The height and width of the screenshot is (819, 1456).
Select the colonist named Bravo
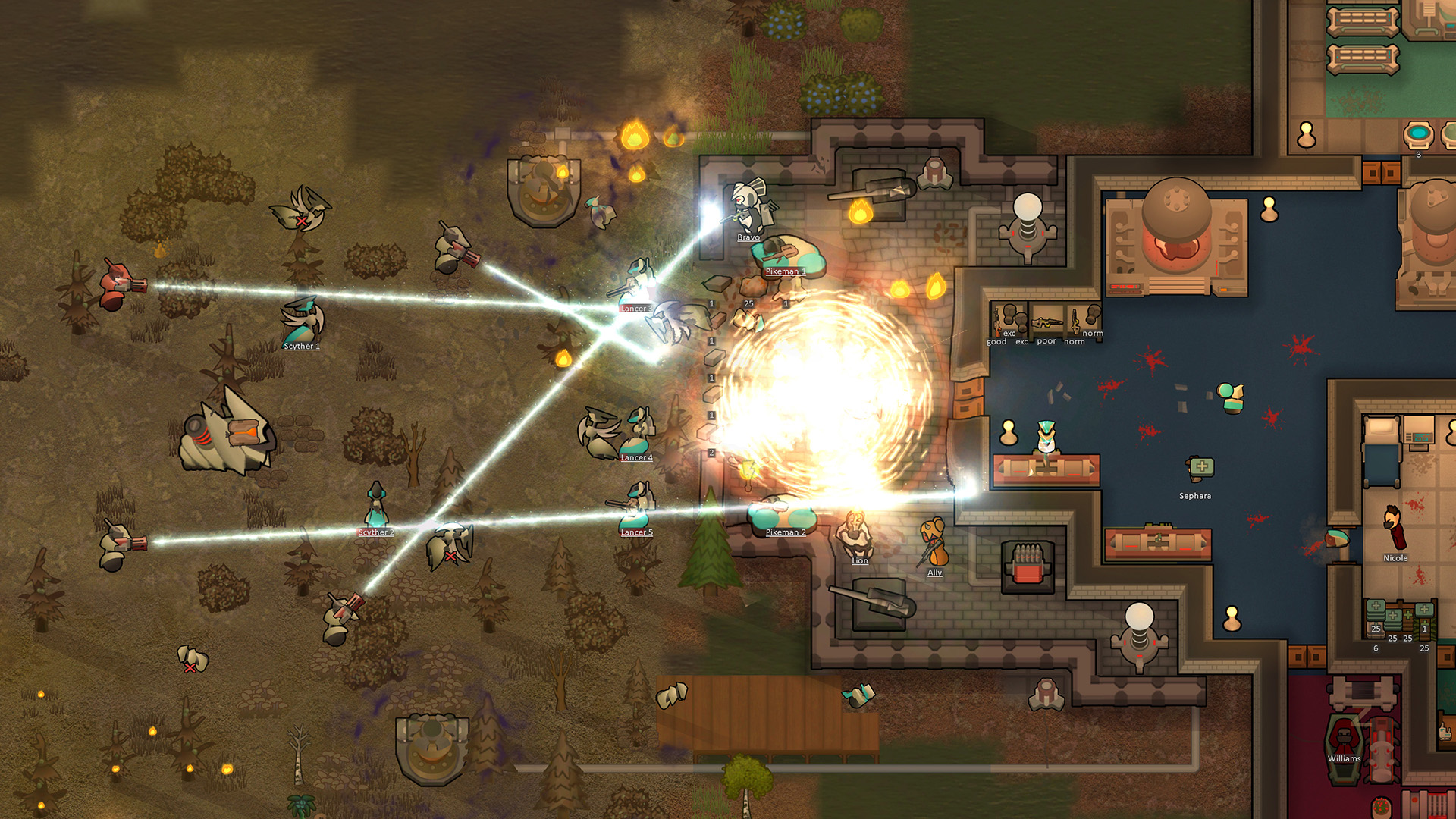point(749,206)
